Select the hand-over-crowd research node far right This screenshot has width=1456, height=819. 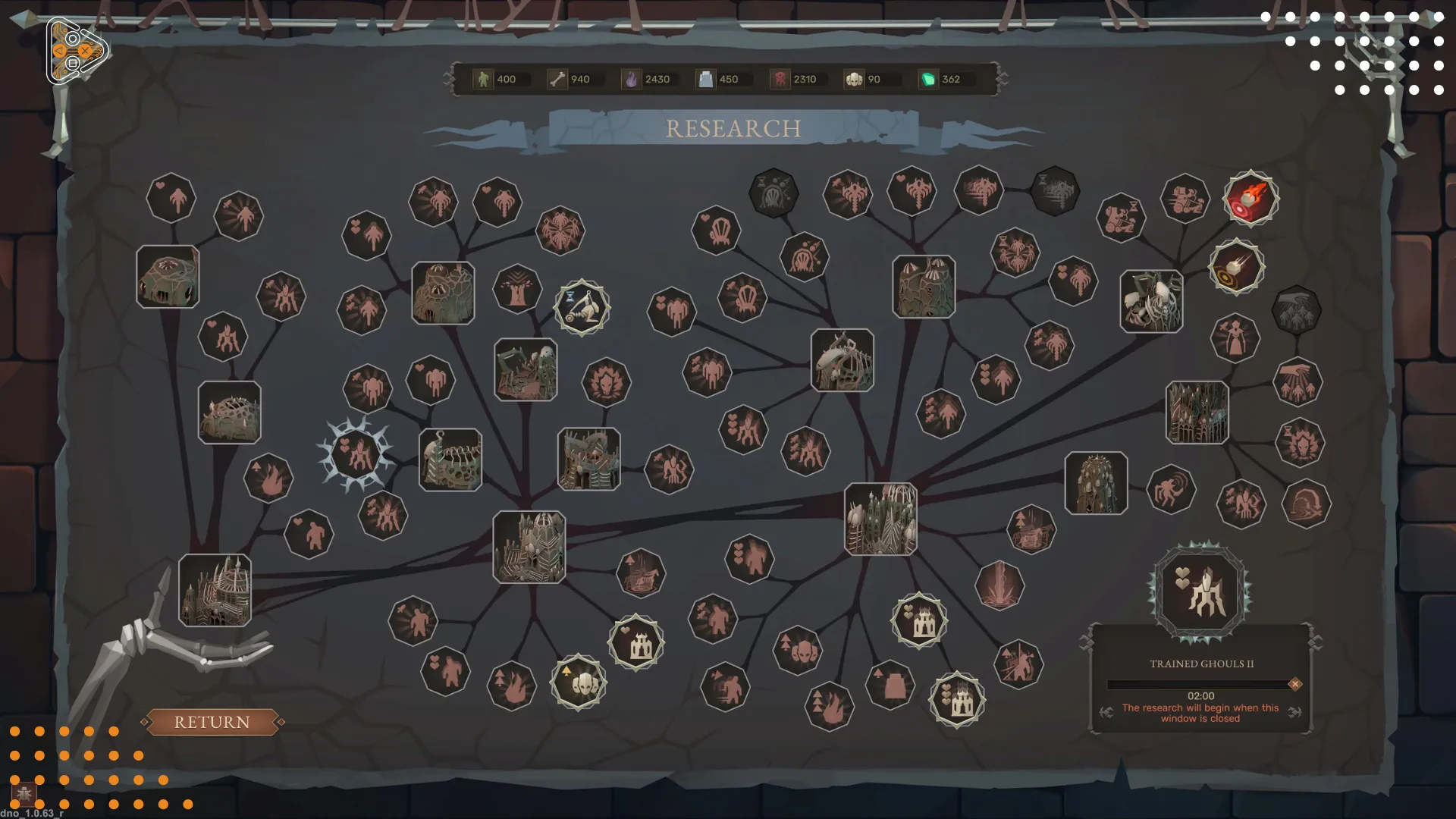coord(1298,381)
